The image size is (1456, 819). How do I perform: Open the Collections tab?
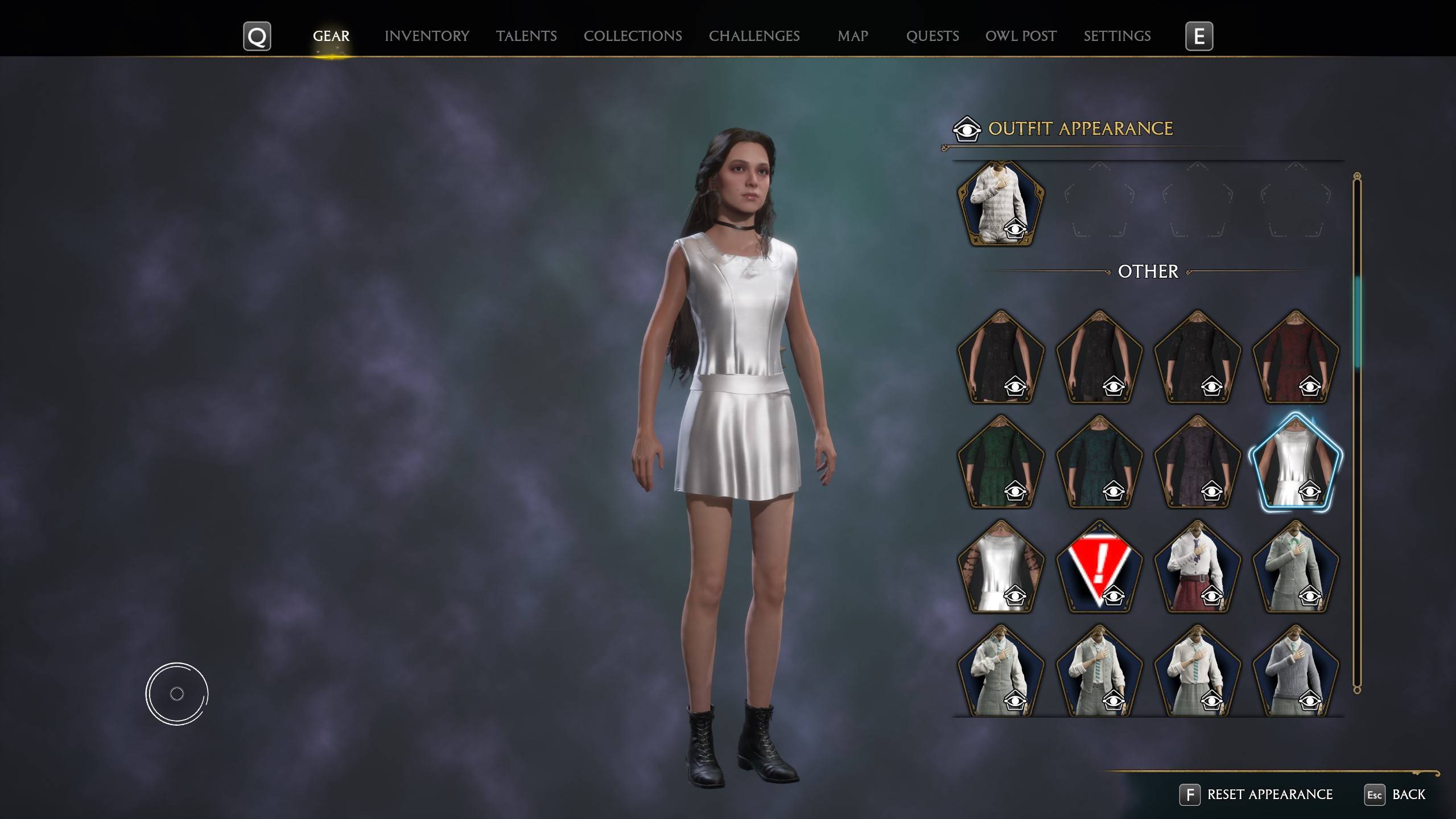632,36
